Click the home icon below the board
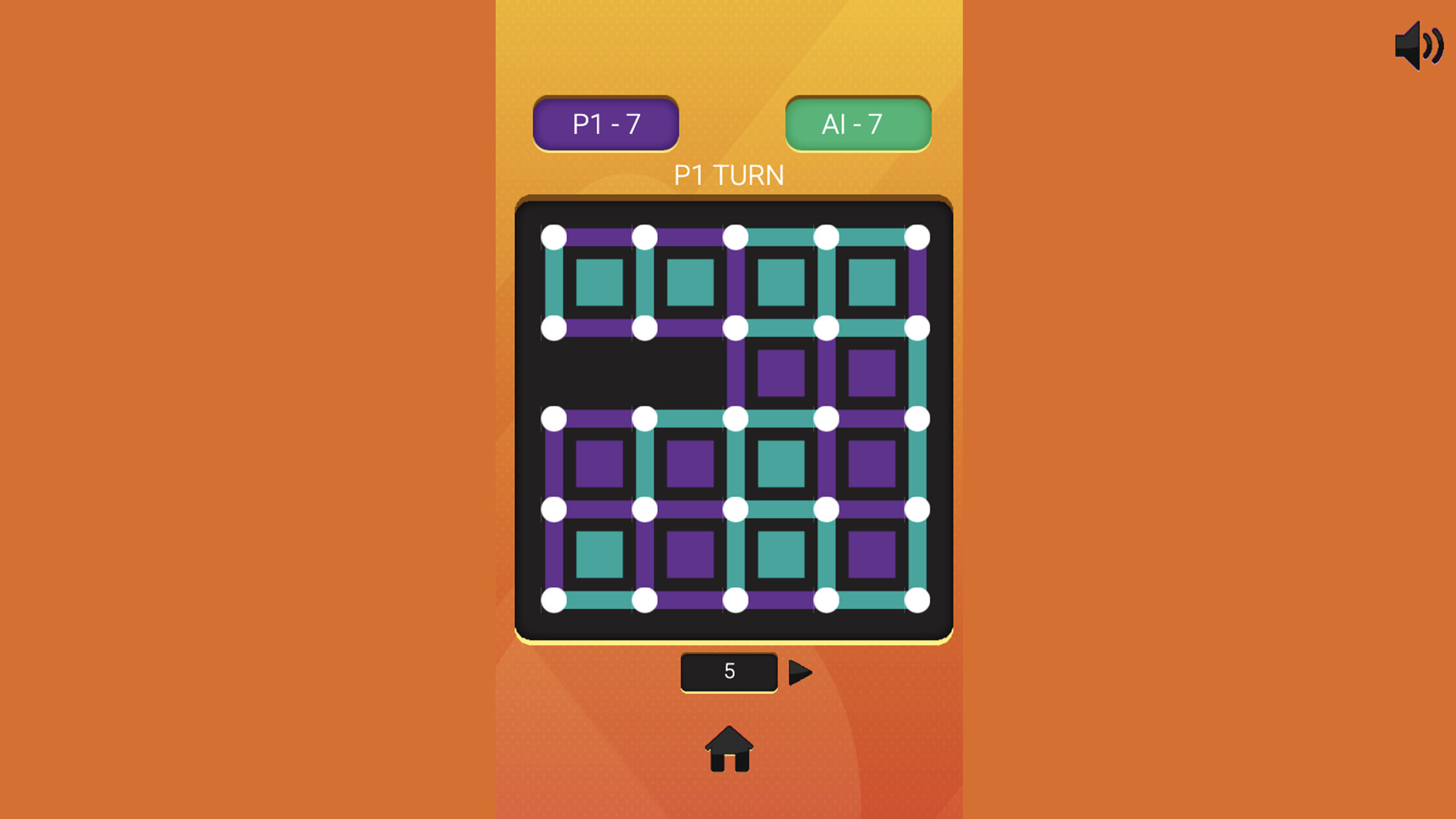Viewport: 1456px width, 819px height. tap(727, 751)
